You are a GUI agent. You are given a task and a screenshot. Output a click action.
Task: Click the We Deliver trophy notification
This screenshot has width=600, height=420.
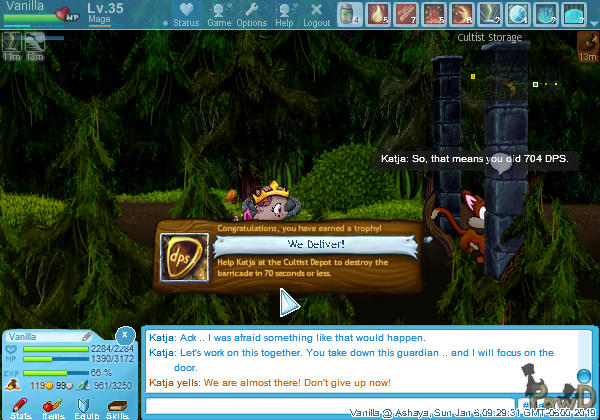point(292,255)
